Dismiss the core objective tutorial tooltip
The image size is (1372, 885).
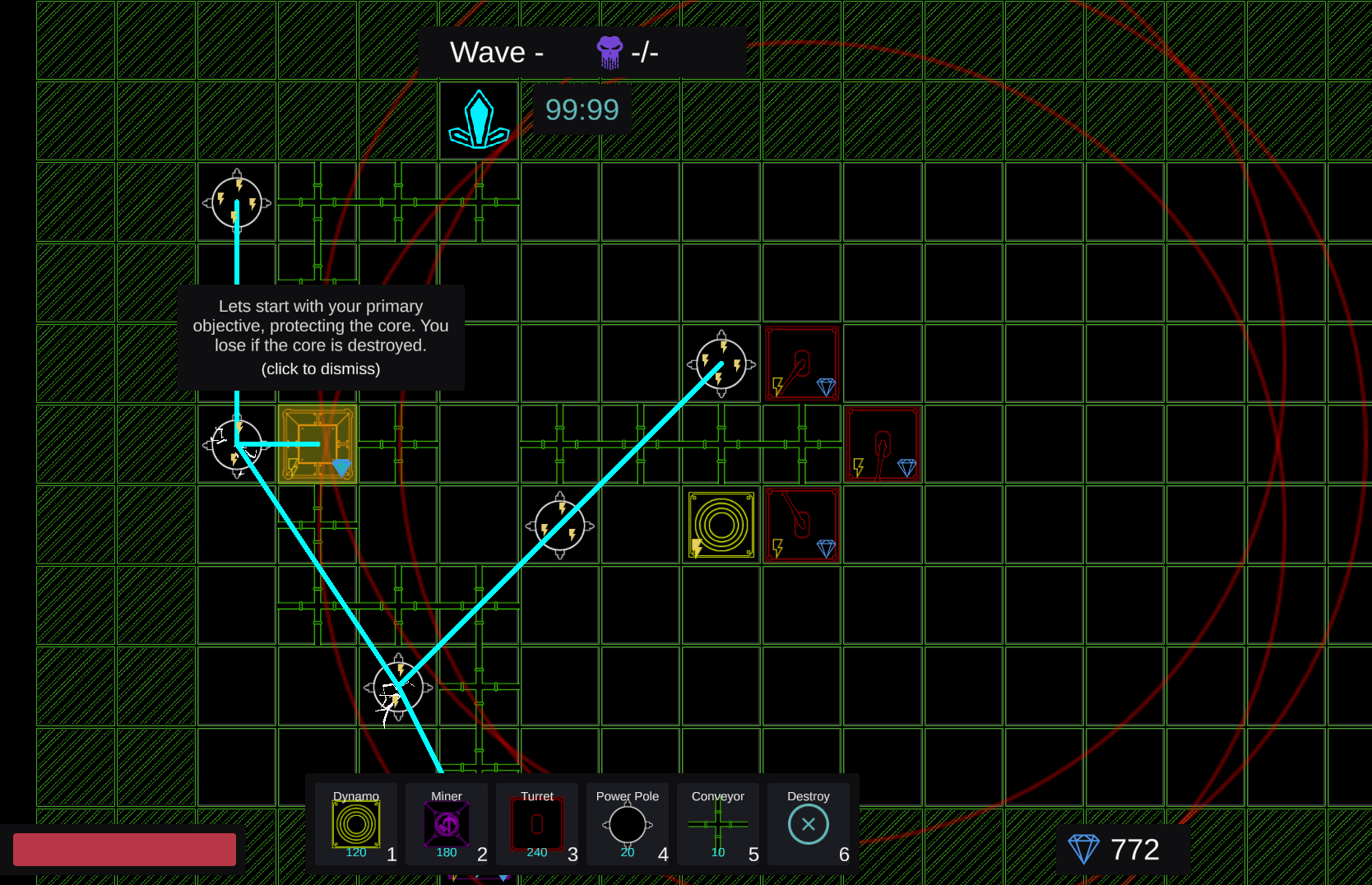click(x=321, y=337)
